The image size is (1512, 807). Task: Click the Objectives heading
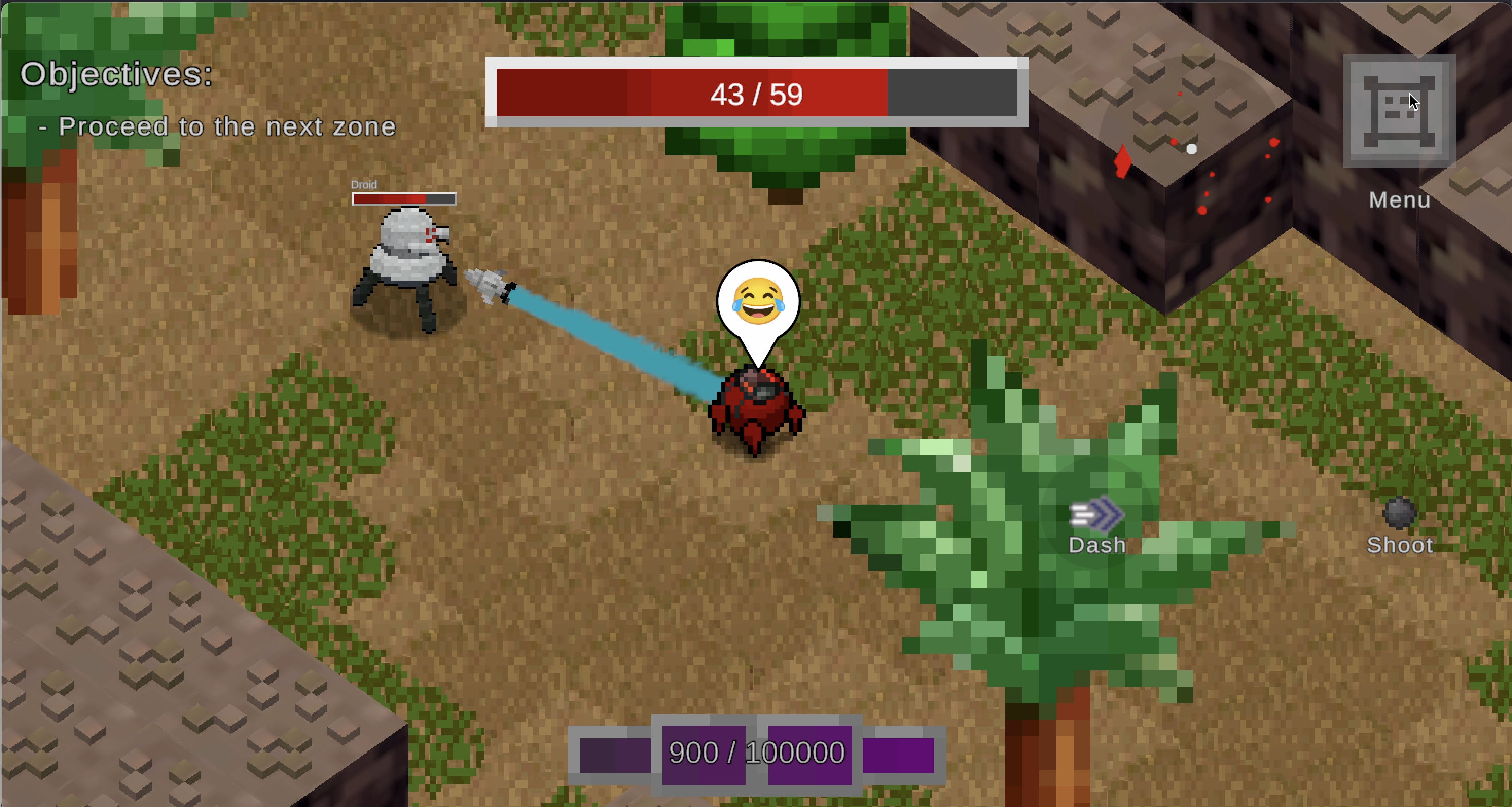click(115, 74)
